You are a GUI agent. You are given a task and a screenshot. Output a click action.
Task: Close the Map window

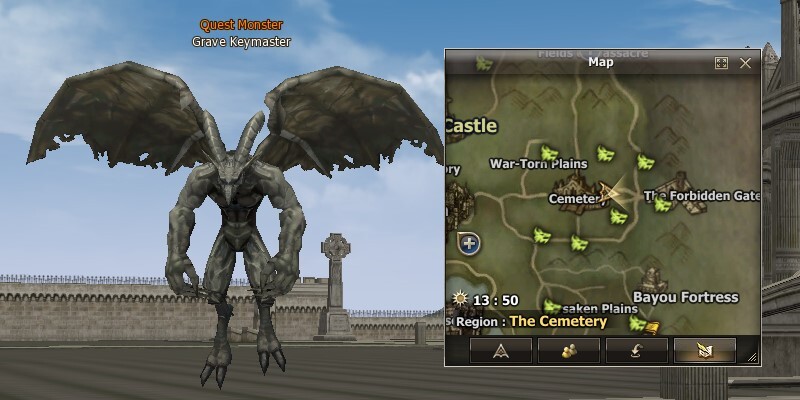click(x=745, y=63)
